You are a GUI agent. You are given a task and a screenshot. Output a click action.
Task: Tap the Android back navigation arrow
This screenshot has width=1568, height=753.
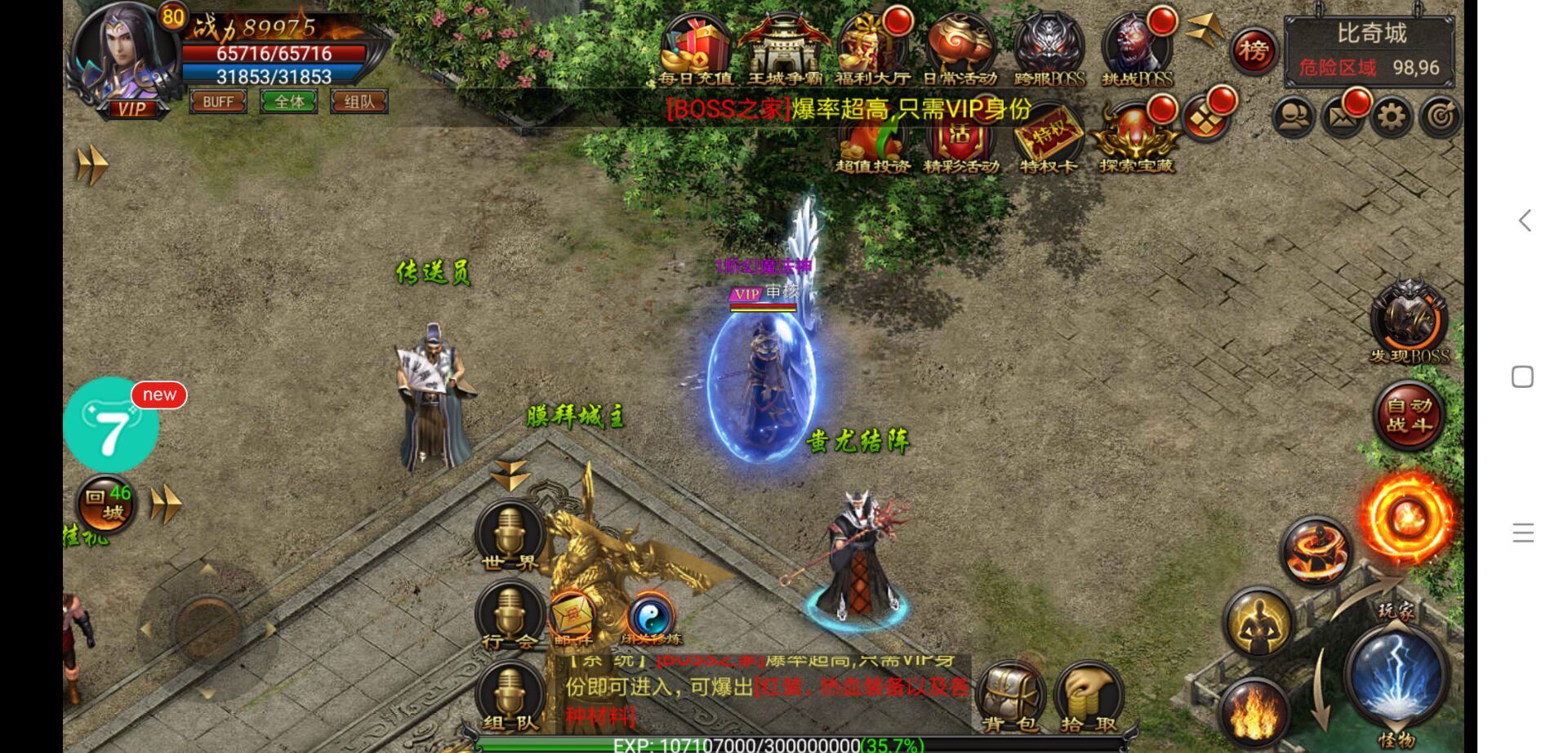coord(1524,221)
